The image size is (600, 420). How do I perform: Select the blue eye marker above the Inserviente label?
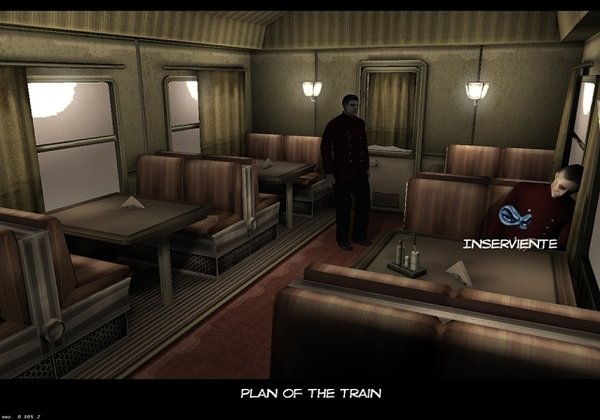pos(511,217)
